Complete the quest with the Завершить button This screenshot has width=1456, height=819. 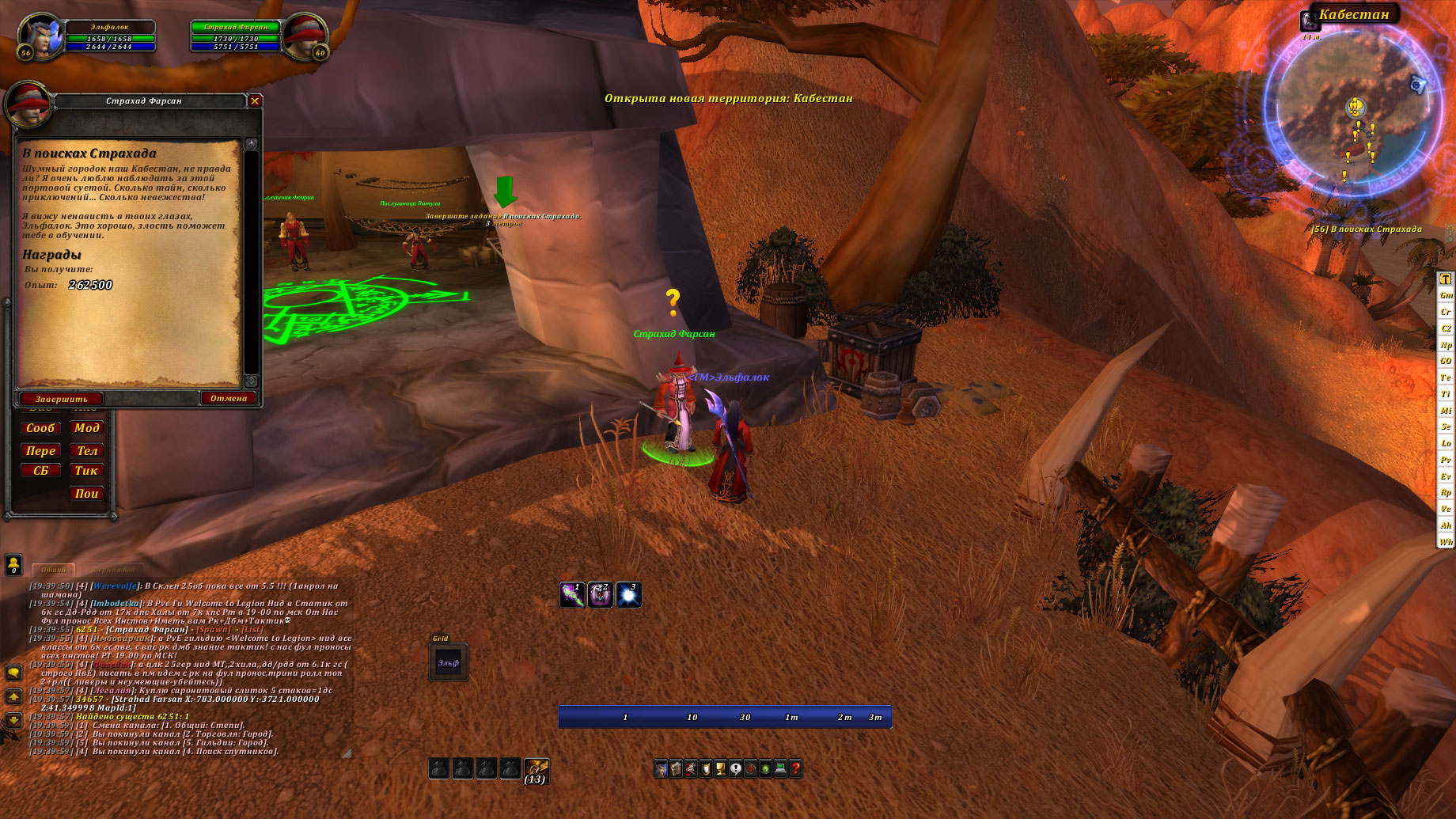pyautogui.click(x=61, y=399)
